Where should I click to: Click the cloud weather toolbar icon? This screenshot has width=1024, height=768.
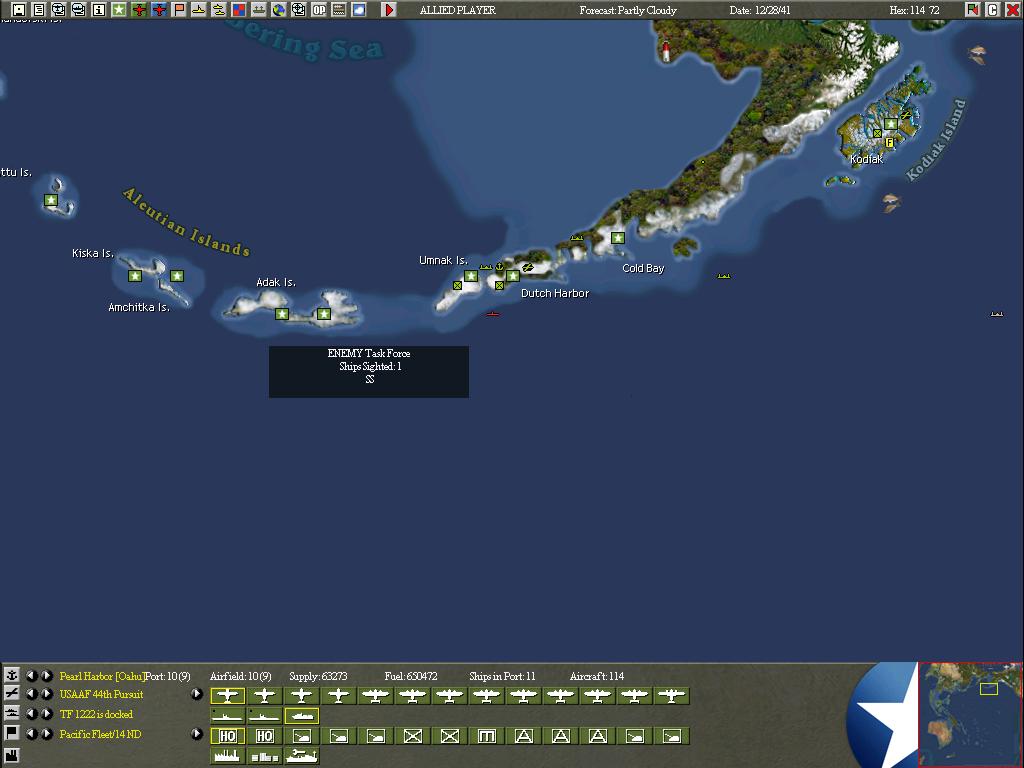[359, 10]
